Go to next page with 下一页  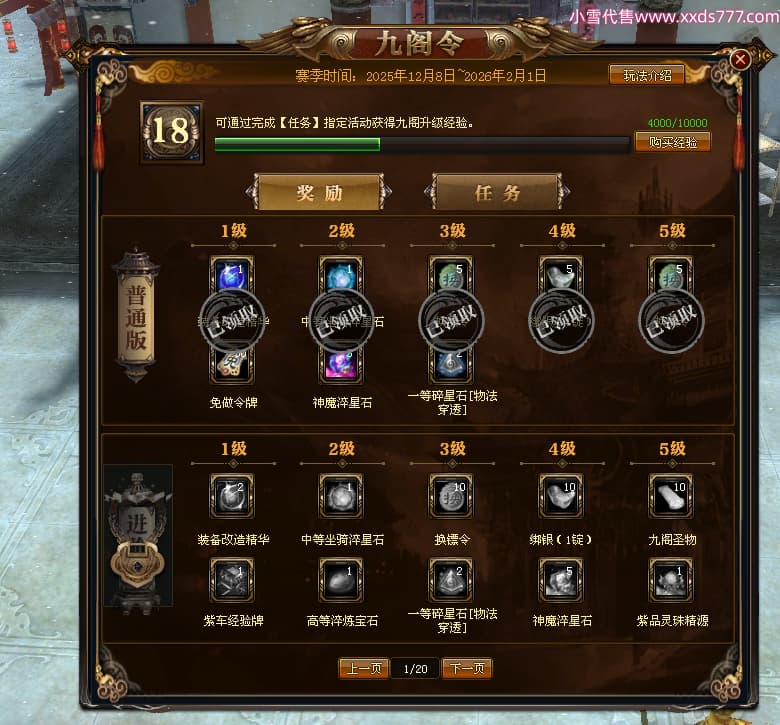pyautogui.click(x=467, y=668)
